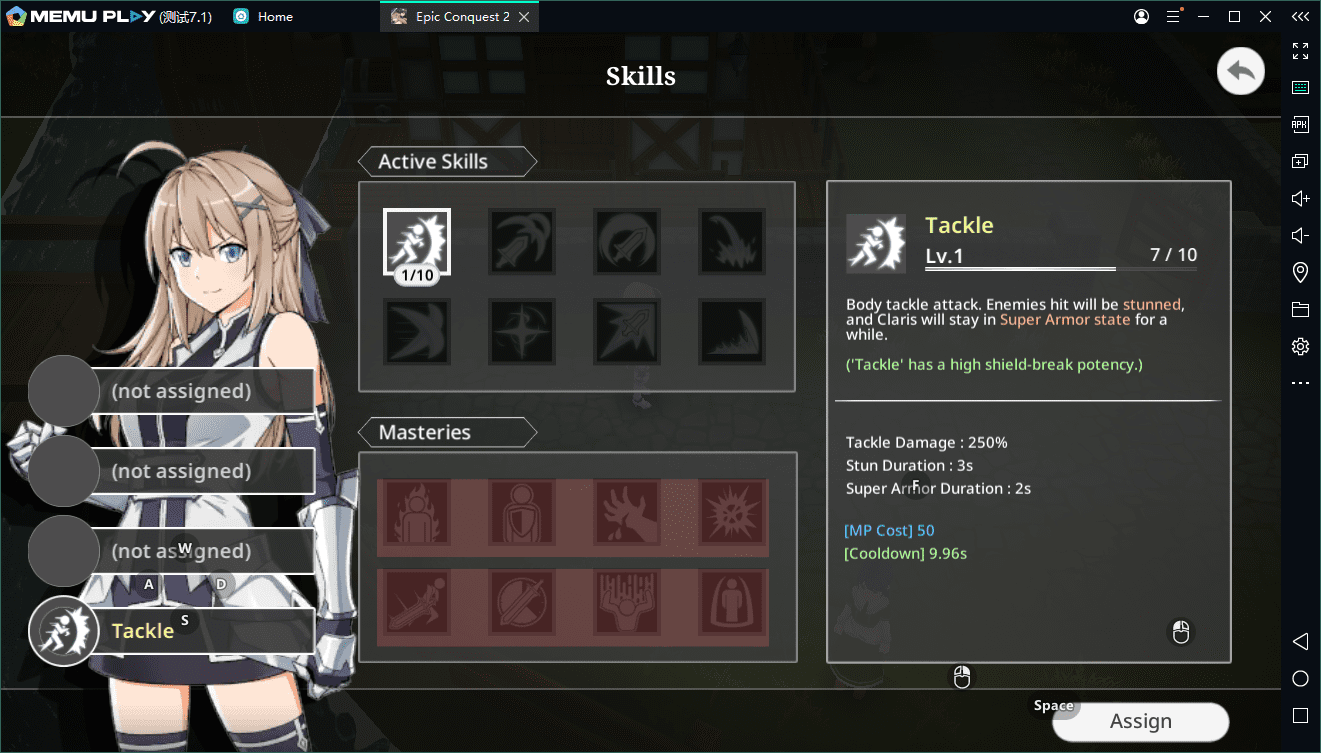Select the sword with burst arrow skill
Viewport: 1321px width, 753px height.
coord(627,331)
